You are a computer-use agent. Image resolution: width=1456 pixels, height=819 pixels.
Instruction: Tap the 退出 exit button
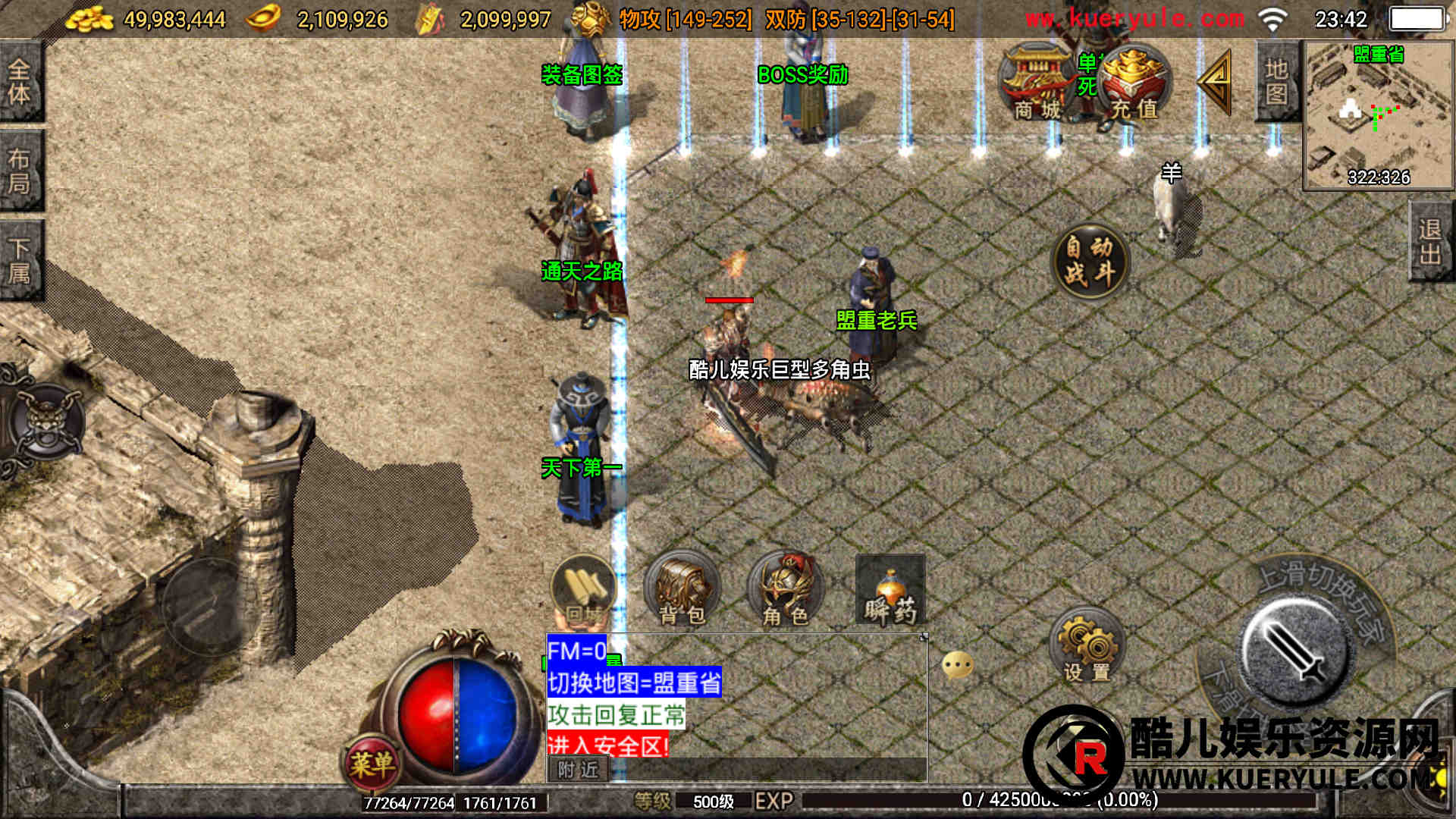point(1430,241)
